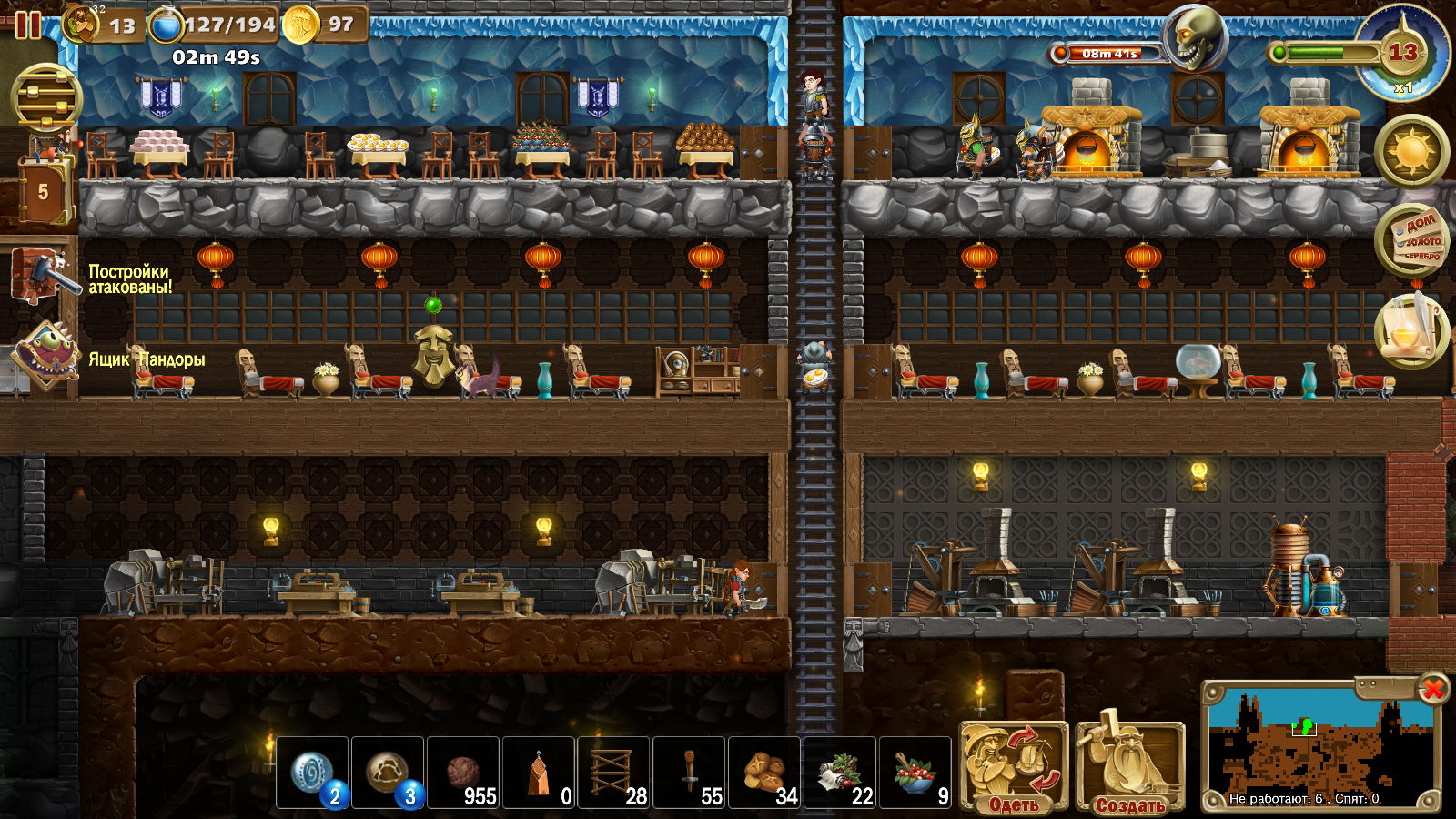Pick the bread slot with 34
The image size is (1456, 819).
pos(765,773)
